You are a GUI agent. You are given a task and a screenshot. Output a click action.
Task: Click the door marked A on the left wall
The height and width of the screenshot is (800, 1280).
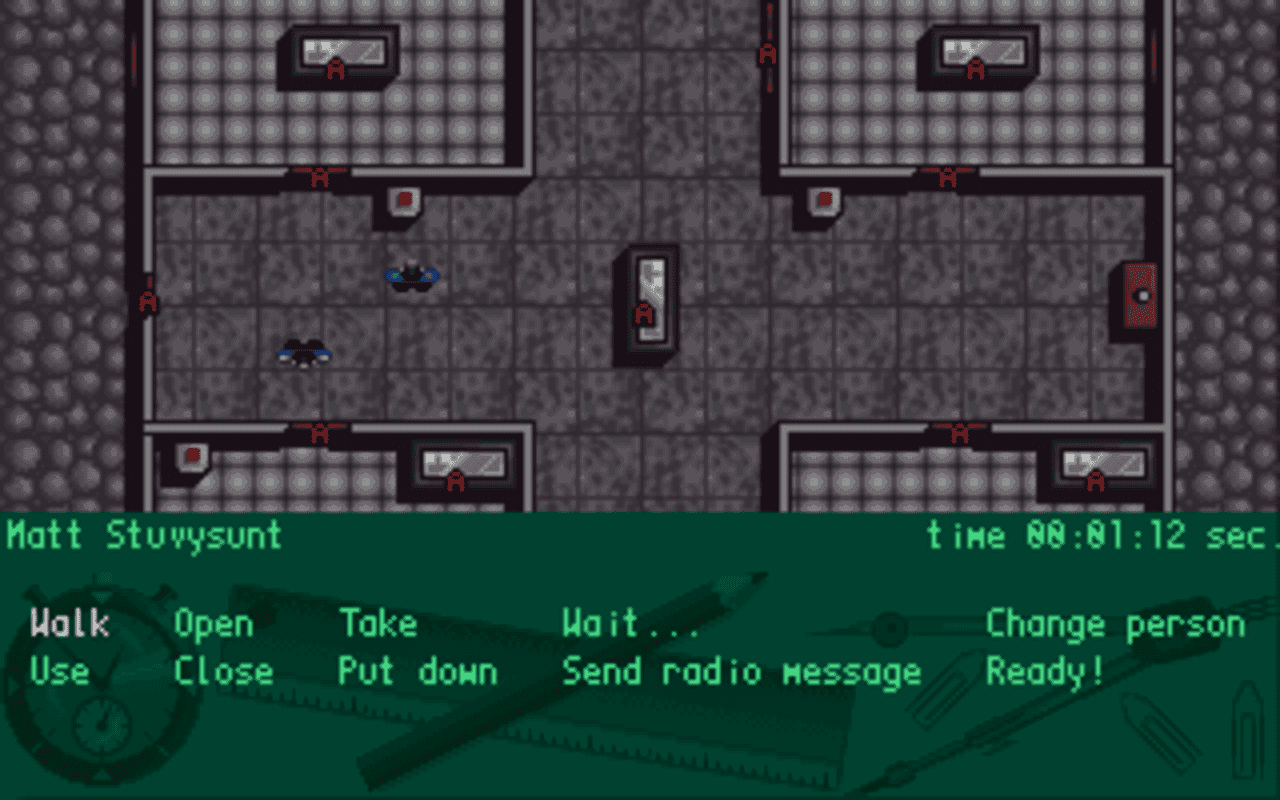coord(148,298)
